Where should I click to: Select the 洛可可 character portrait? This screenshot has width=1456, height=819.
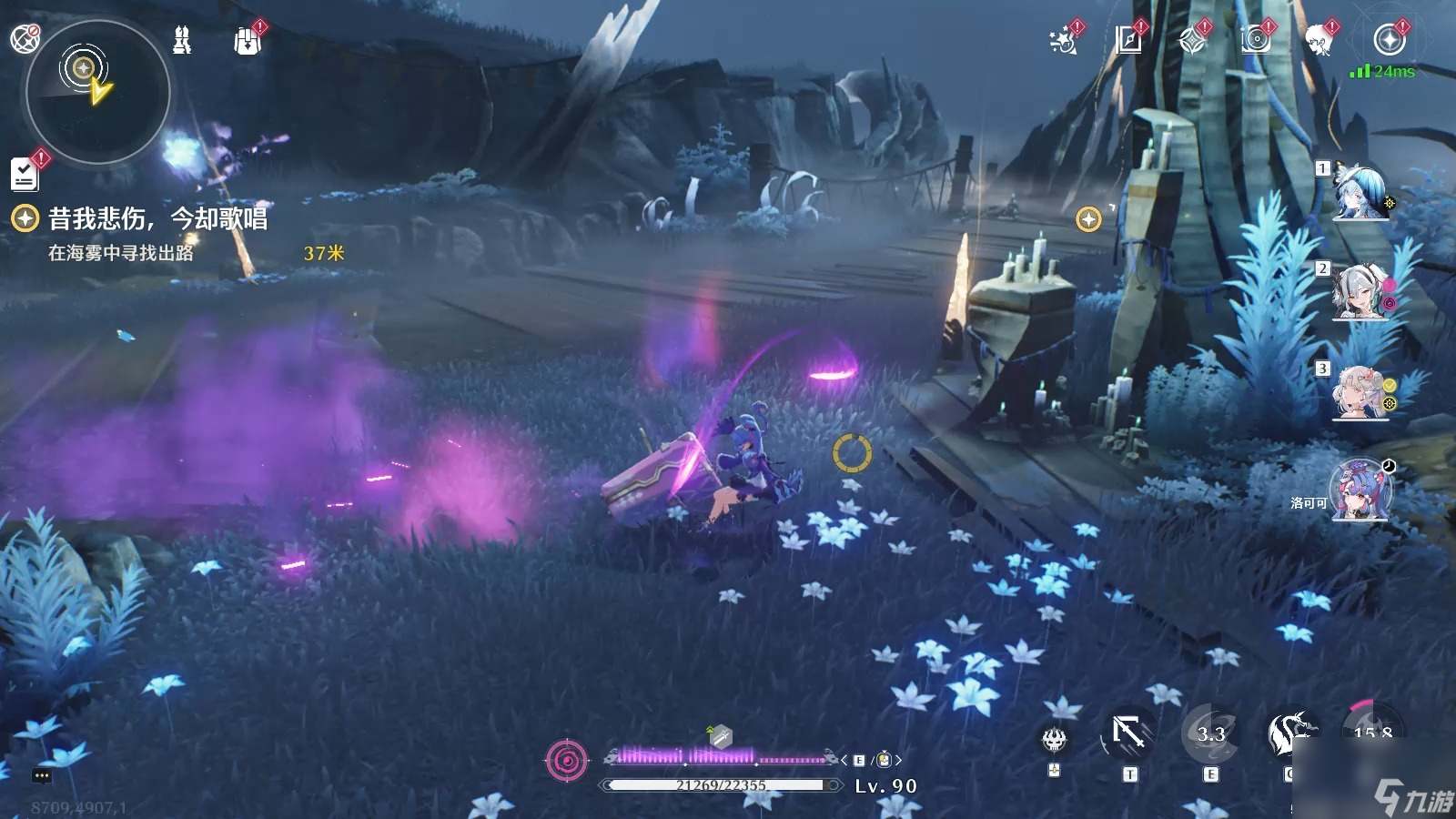pyautogui.click(x=1360, y=492)
